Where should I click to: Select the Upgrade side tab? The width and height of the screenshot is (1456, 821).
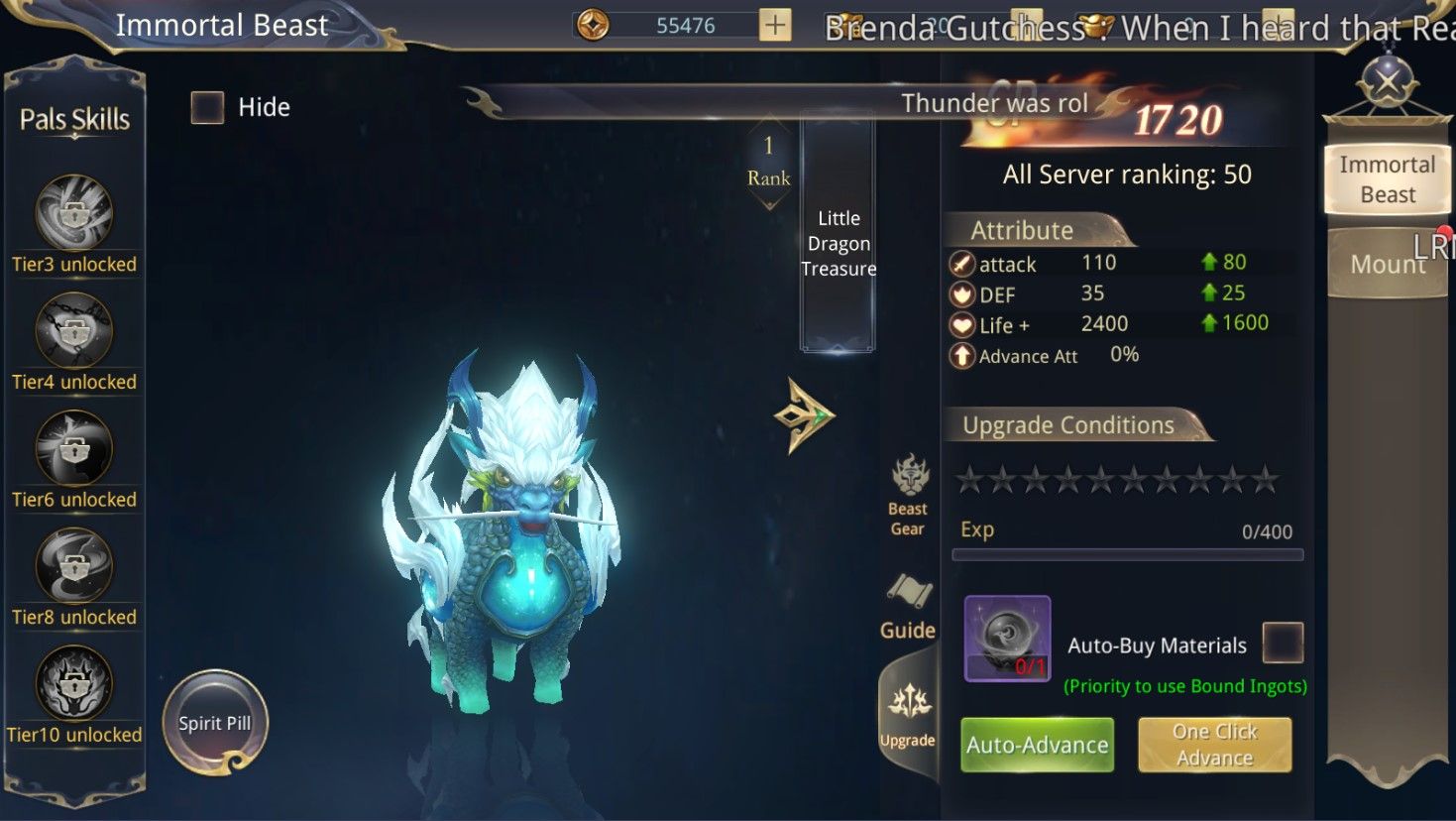(x=908, y=714)
